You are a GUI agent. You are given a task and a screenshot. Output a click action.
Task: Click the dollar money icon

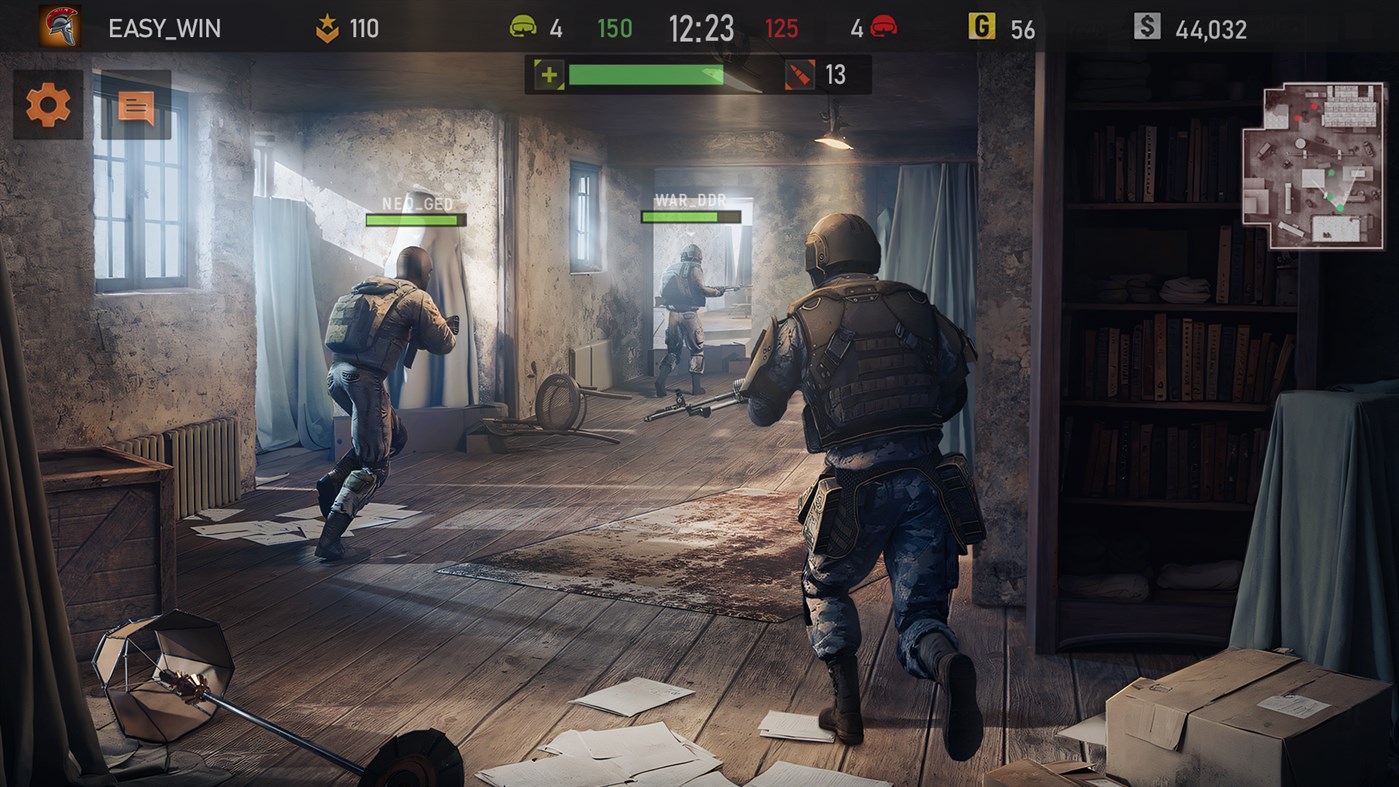(x=1149, y=27)
